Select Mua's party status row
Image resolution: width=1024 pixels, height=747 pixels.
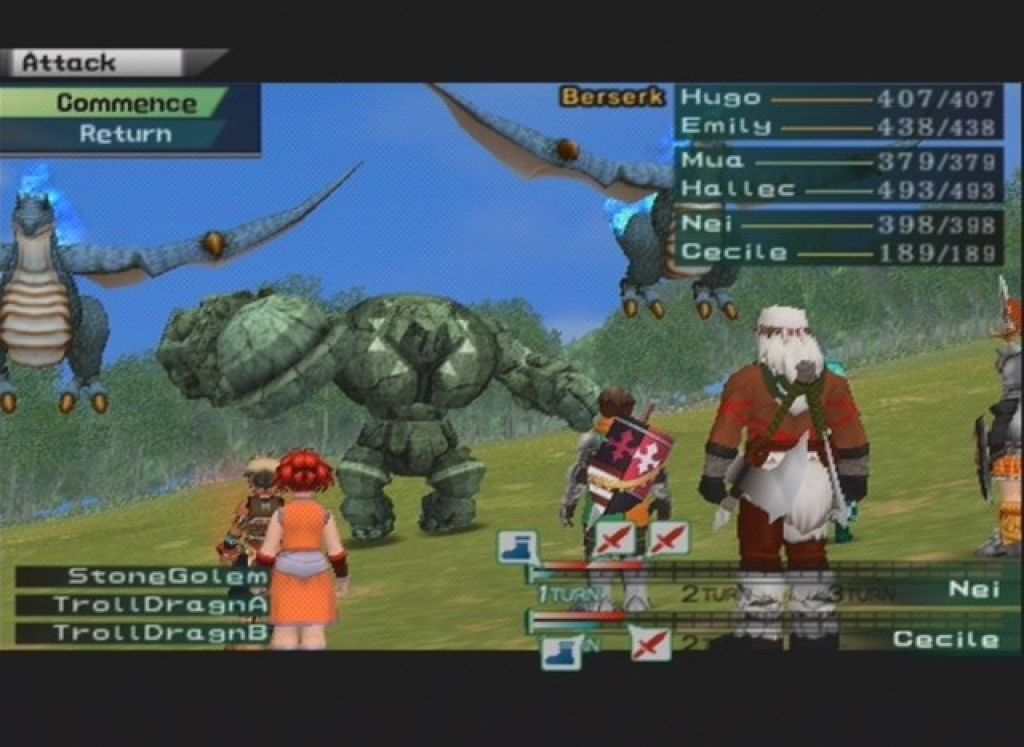[838, 160]
